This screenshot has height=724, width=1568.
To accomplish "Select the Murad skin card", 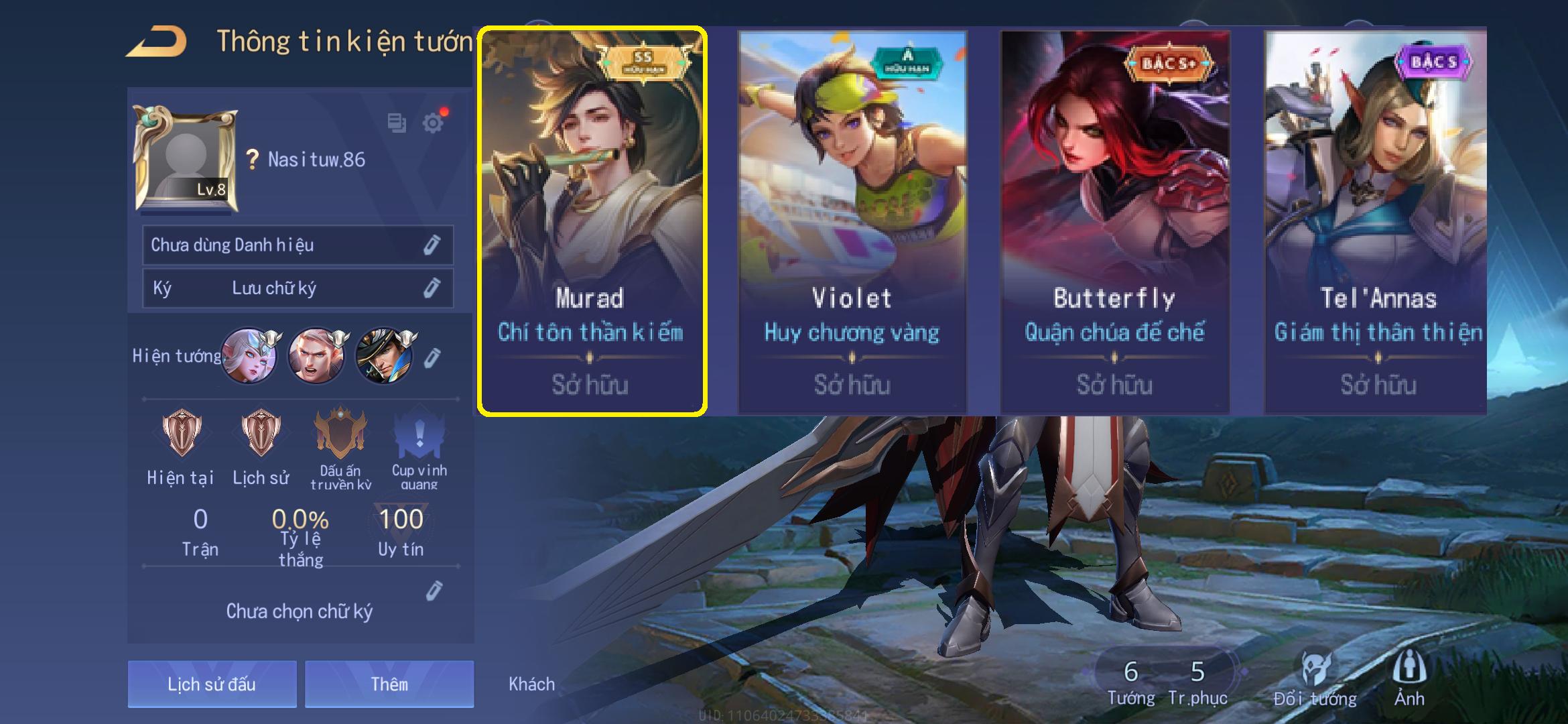I will pyautogui.click(x=591, y=221).
